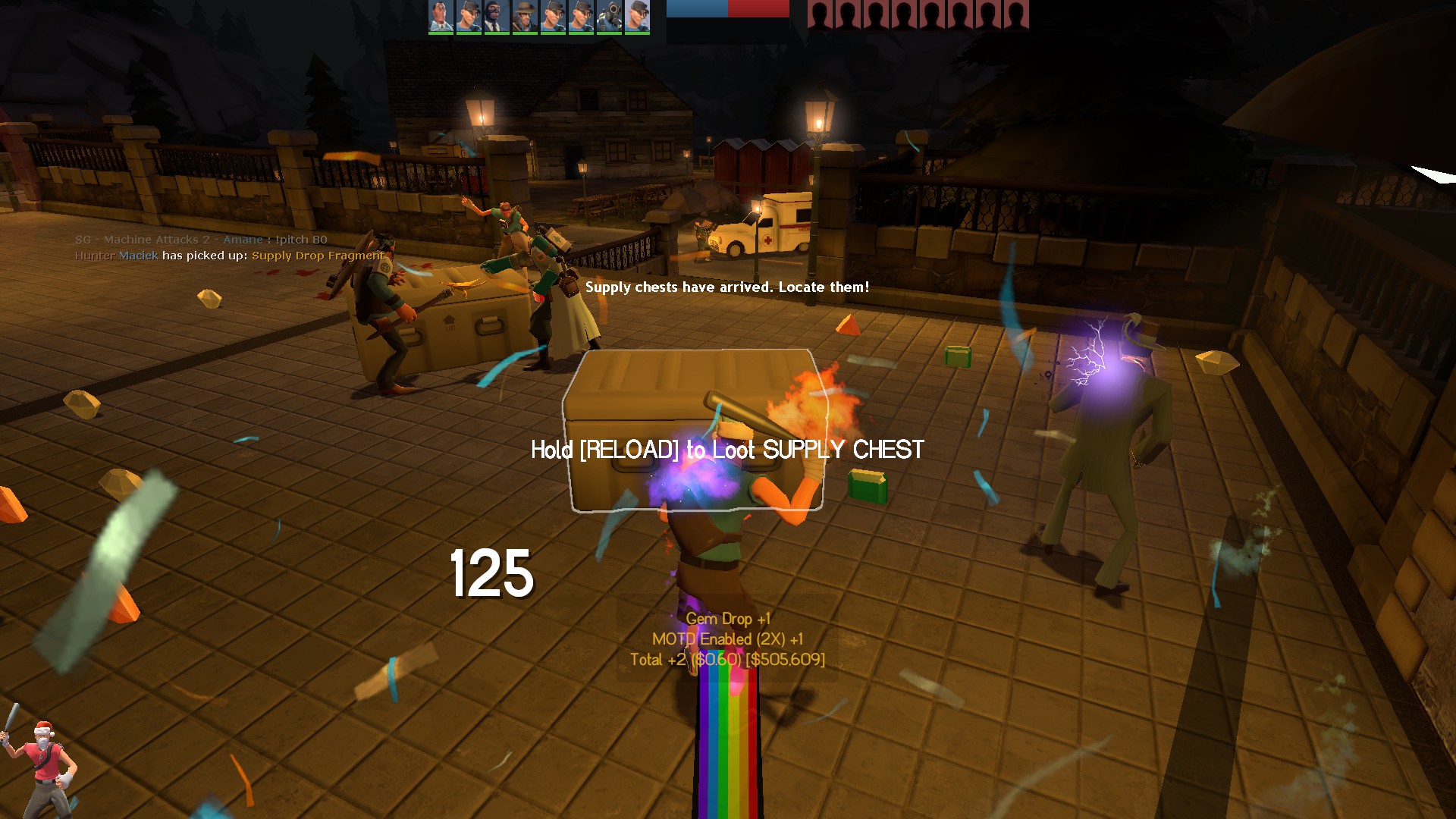Select the Medic teammate portrait
This screenshot has height=819, width=1456.
[x=441, y=16]
